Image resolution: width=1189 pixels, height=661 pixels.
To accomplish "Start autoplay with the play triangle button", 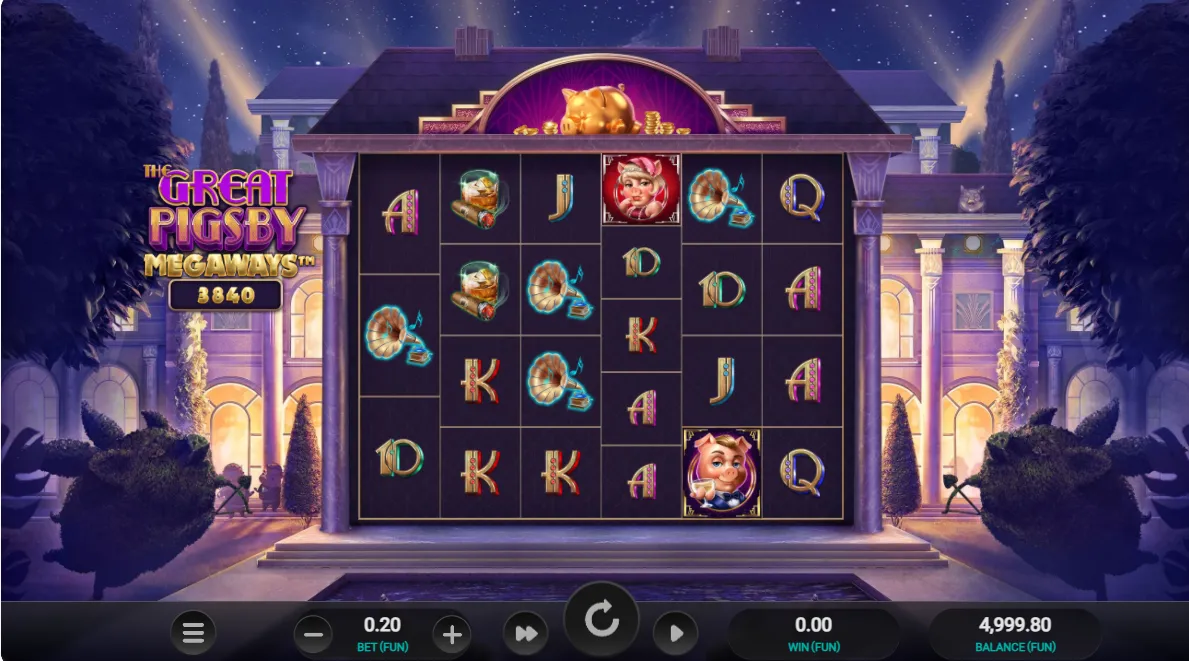I will [676, 633].
